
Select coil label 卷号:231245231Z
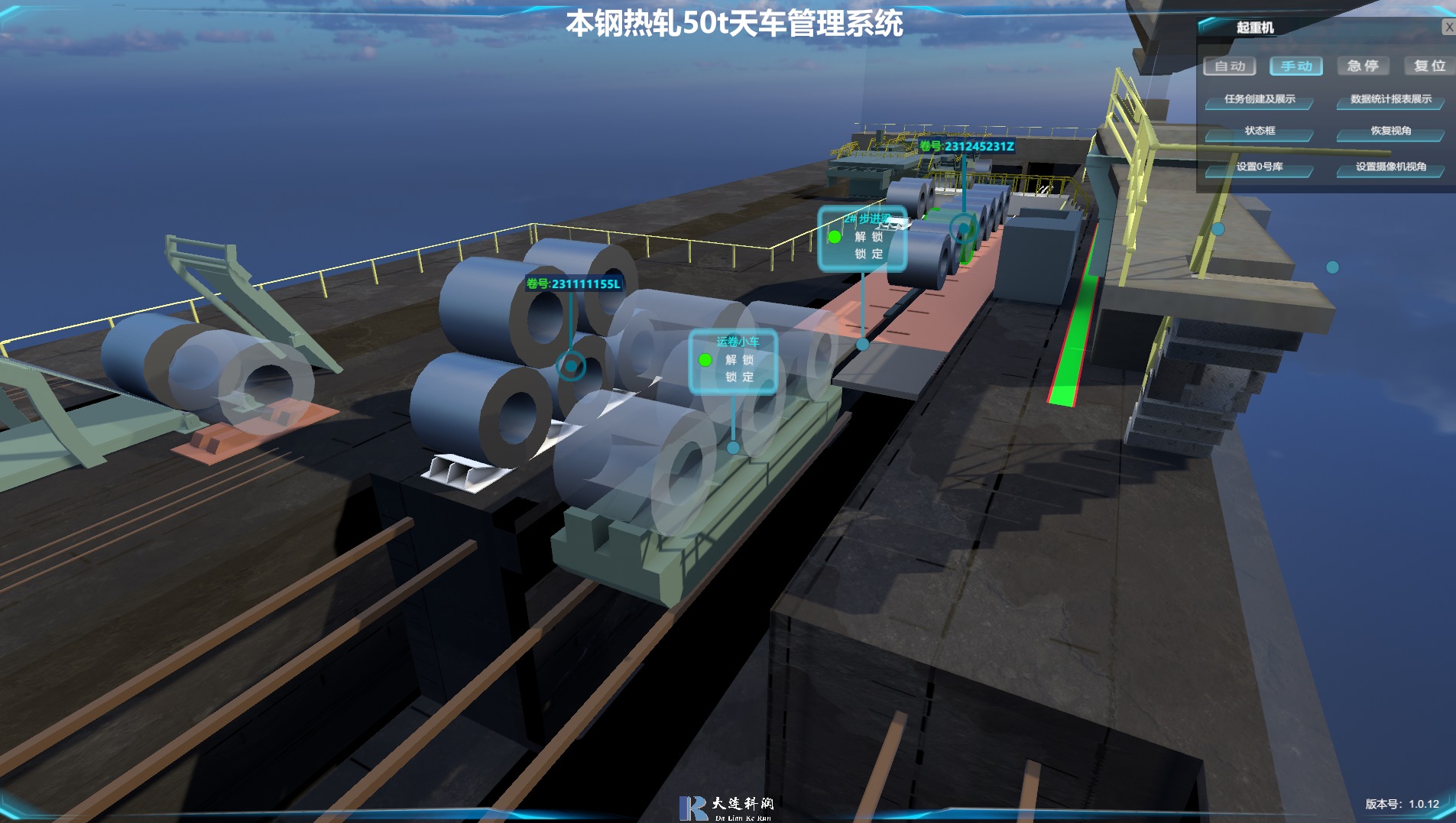[x=966, y=147]
